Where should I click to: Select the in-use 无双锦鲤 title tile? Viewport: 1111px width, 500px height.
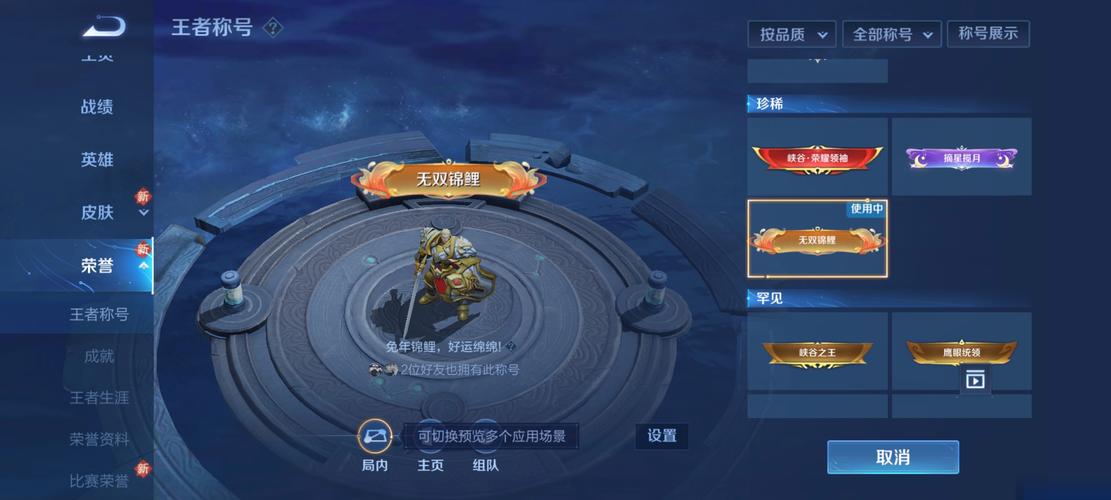[817, 239]
